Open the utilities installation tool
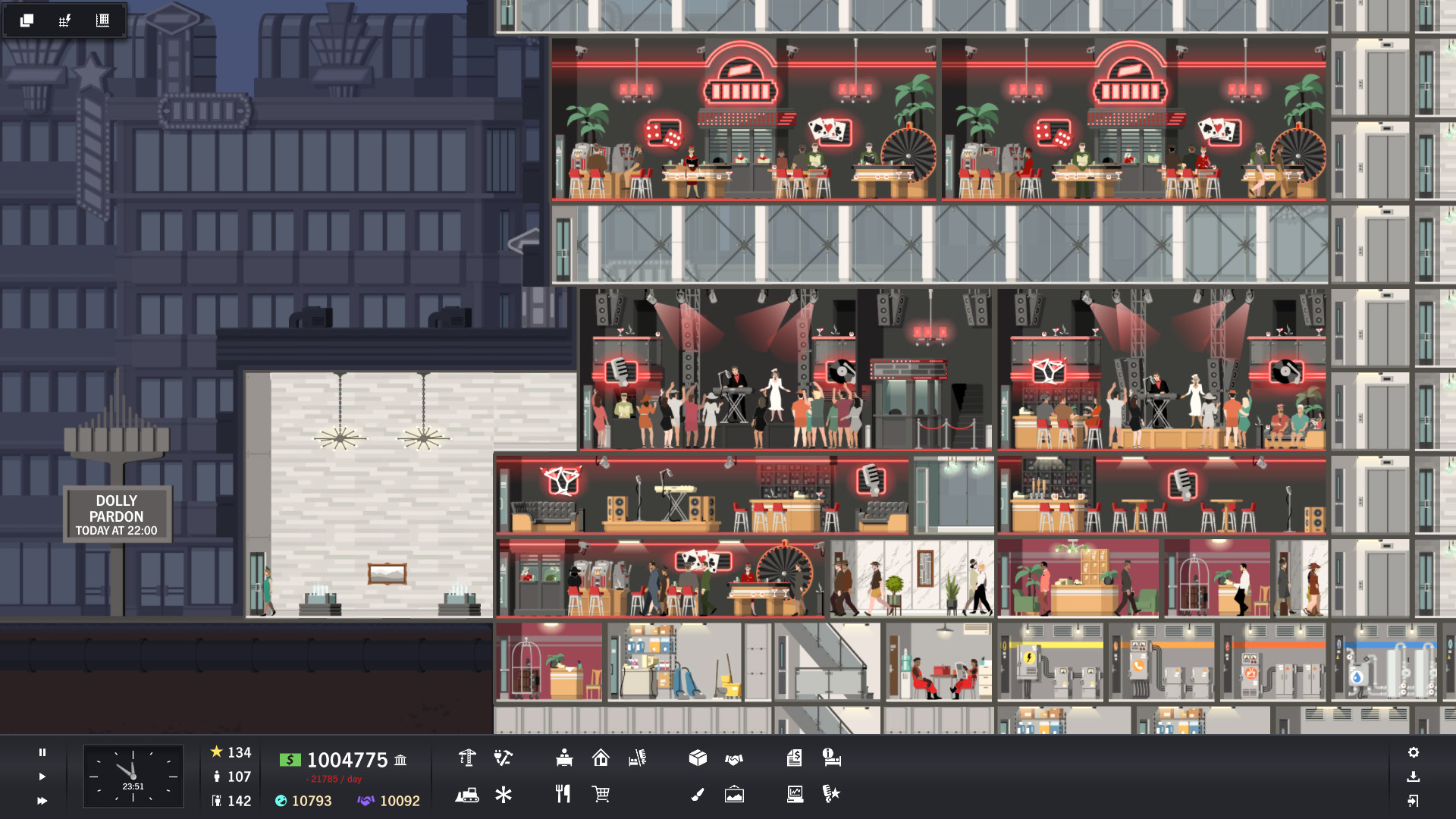 504,758
